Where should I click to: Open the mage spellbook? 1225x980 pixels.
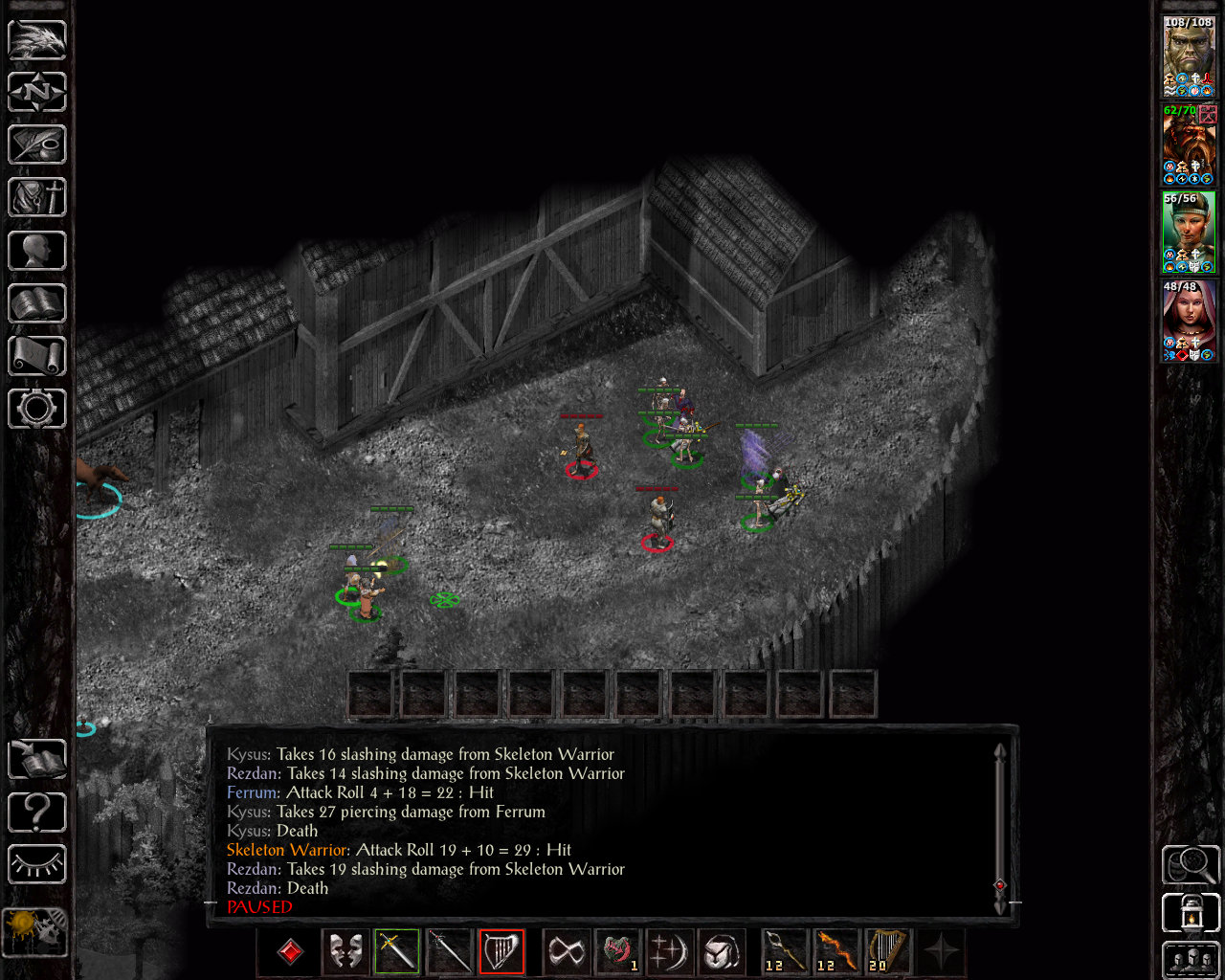pyautogui.click(x=36, y=302)
